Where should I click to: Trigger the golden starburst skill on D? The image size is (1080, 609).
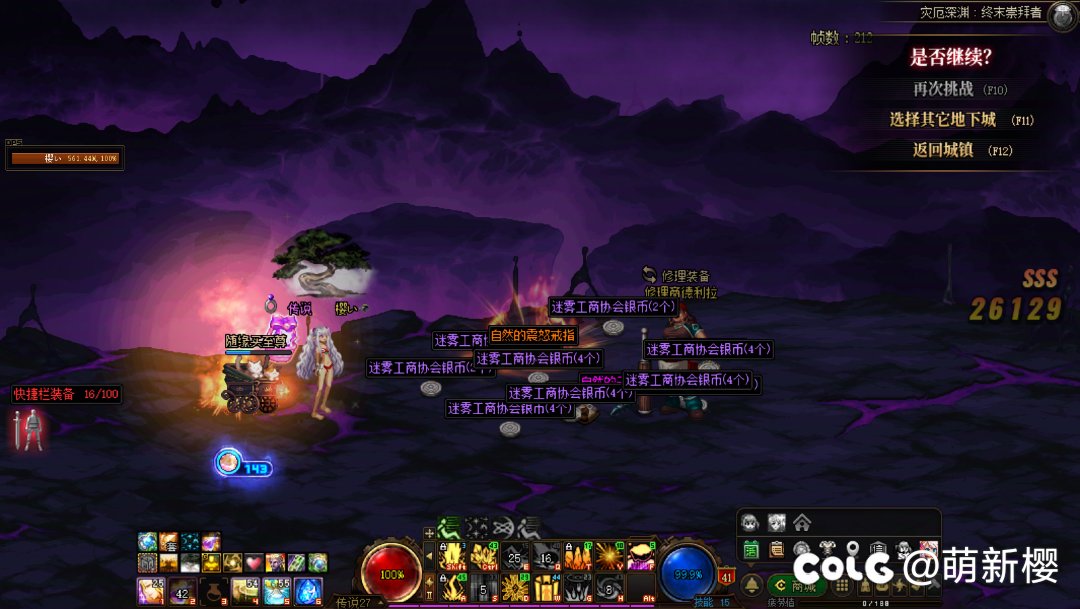tap(515, 587)
